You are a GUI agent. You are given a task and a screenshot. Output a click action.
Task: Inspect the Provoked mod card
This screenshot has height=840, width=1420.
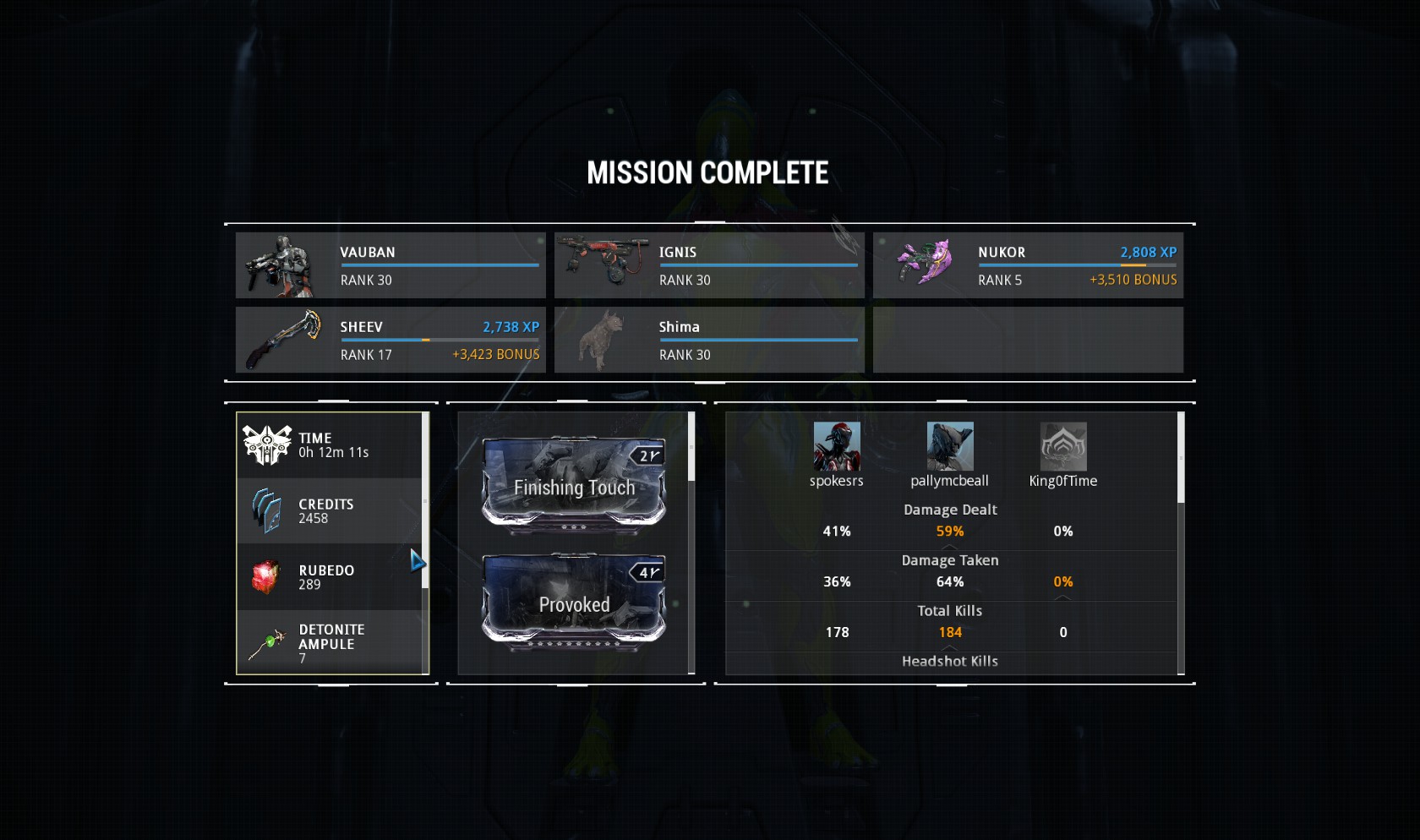[574, 603]
